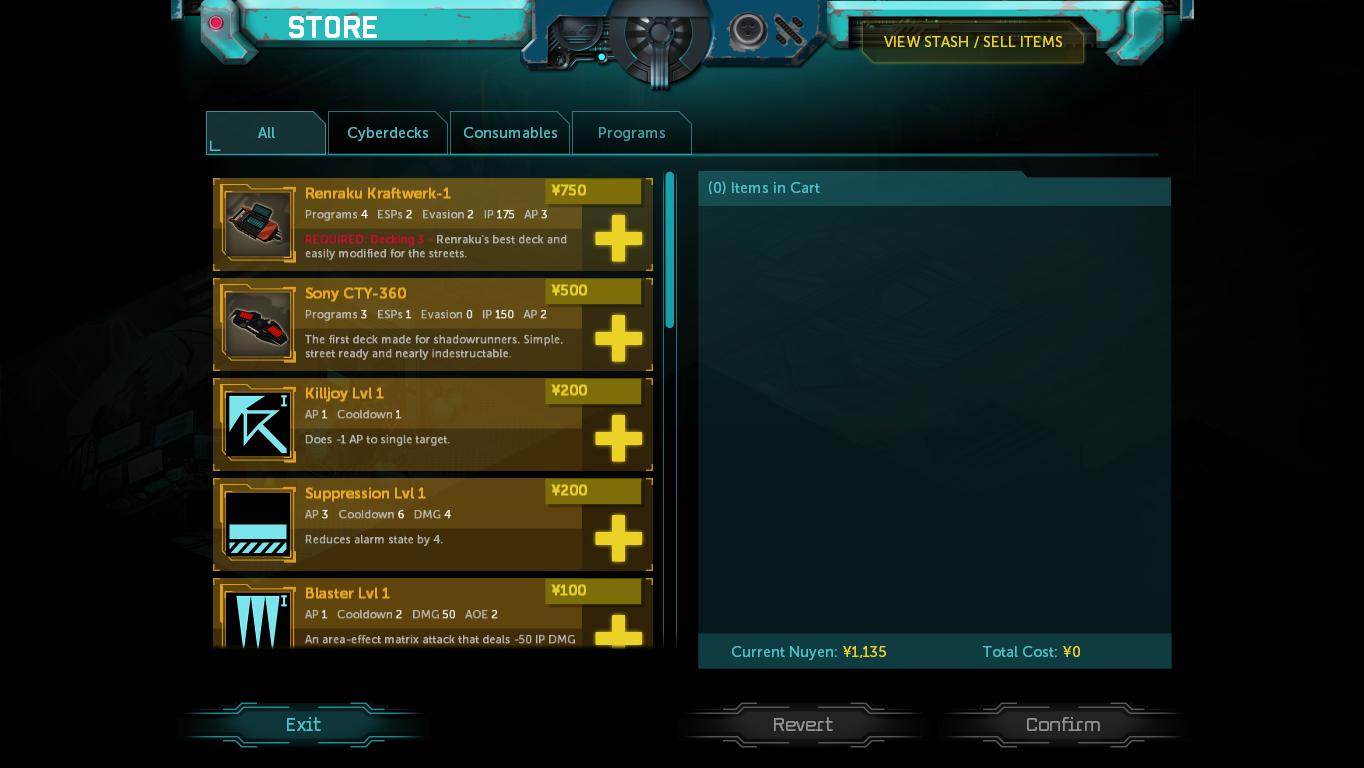
Task: Revert the cart changes
Action: point(802,725)
